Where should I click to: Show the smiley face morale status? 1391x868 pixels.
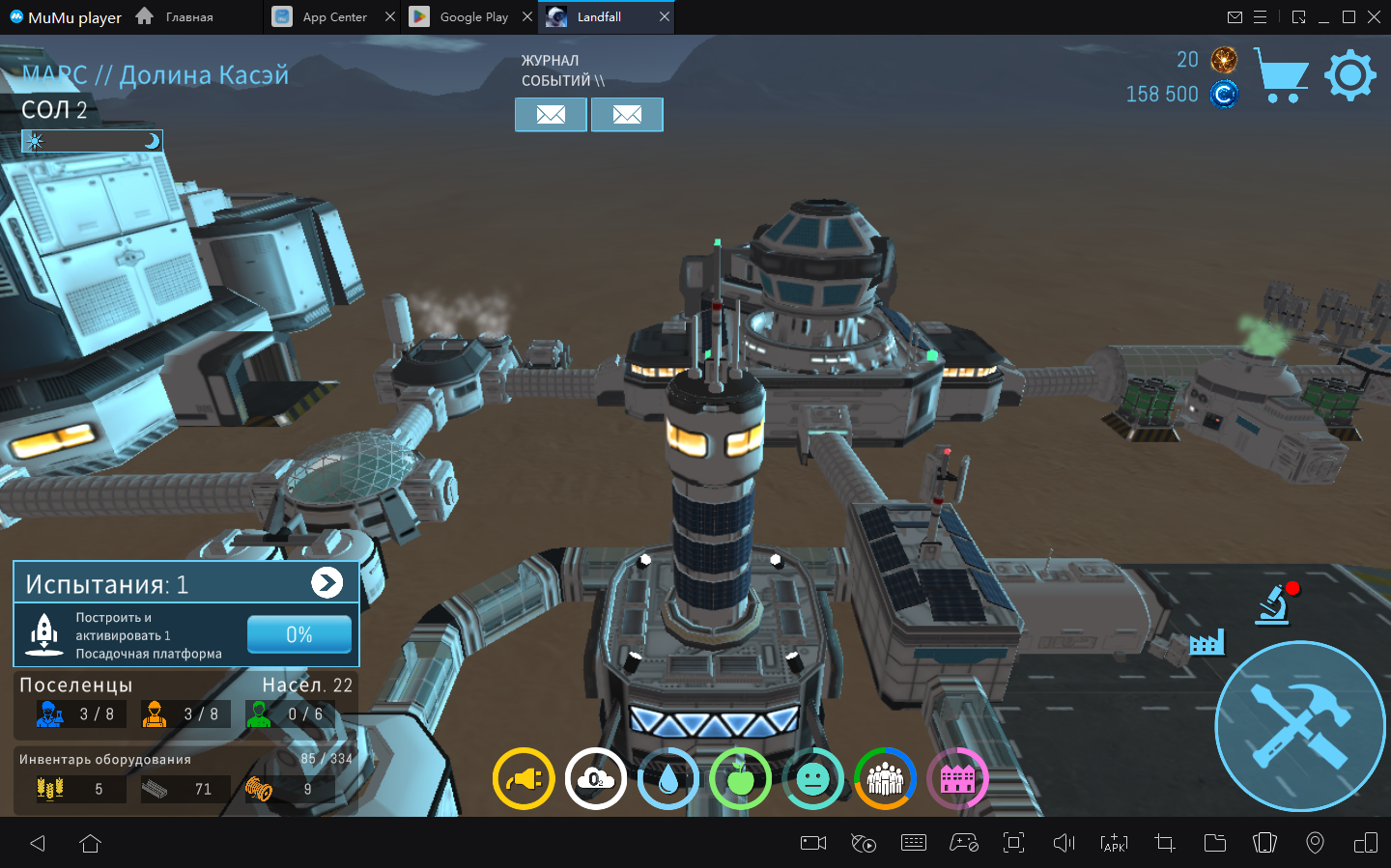(x=813, y=778)
